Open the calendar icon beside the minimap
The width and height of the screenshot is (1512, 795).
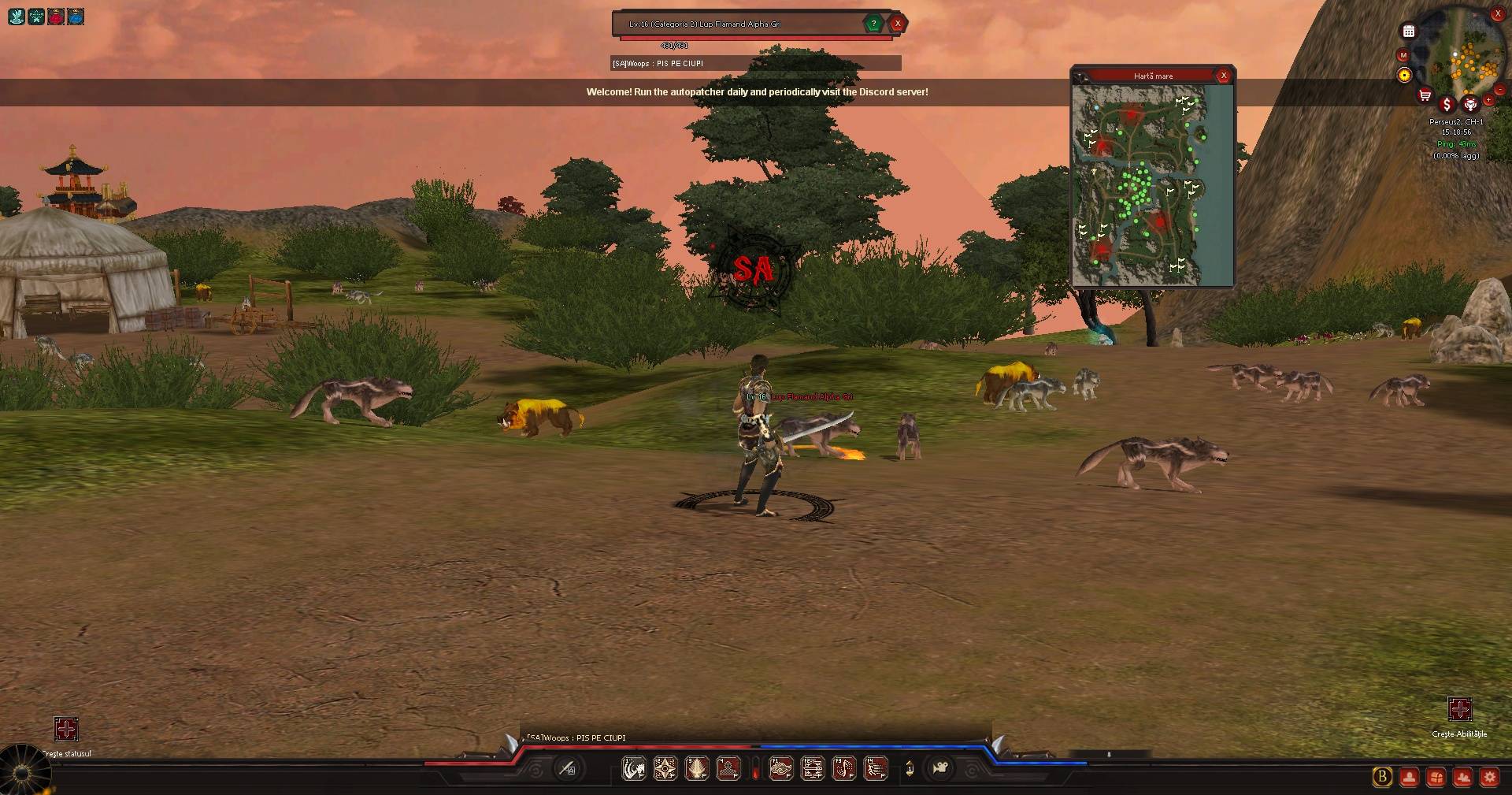[1409, 32]
